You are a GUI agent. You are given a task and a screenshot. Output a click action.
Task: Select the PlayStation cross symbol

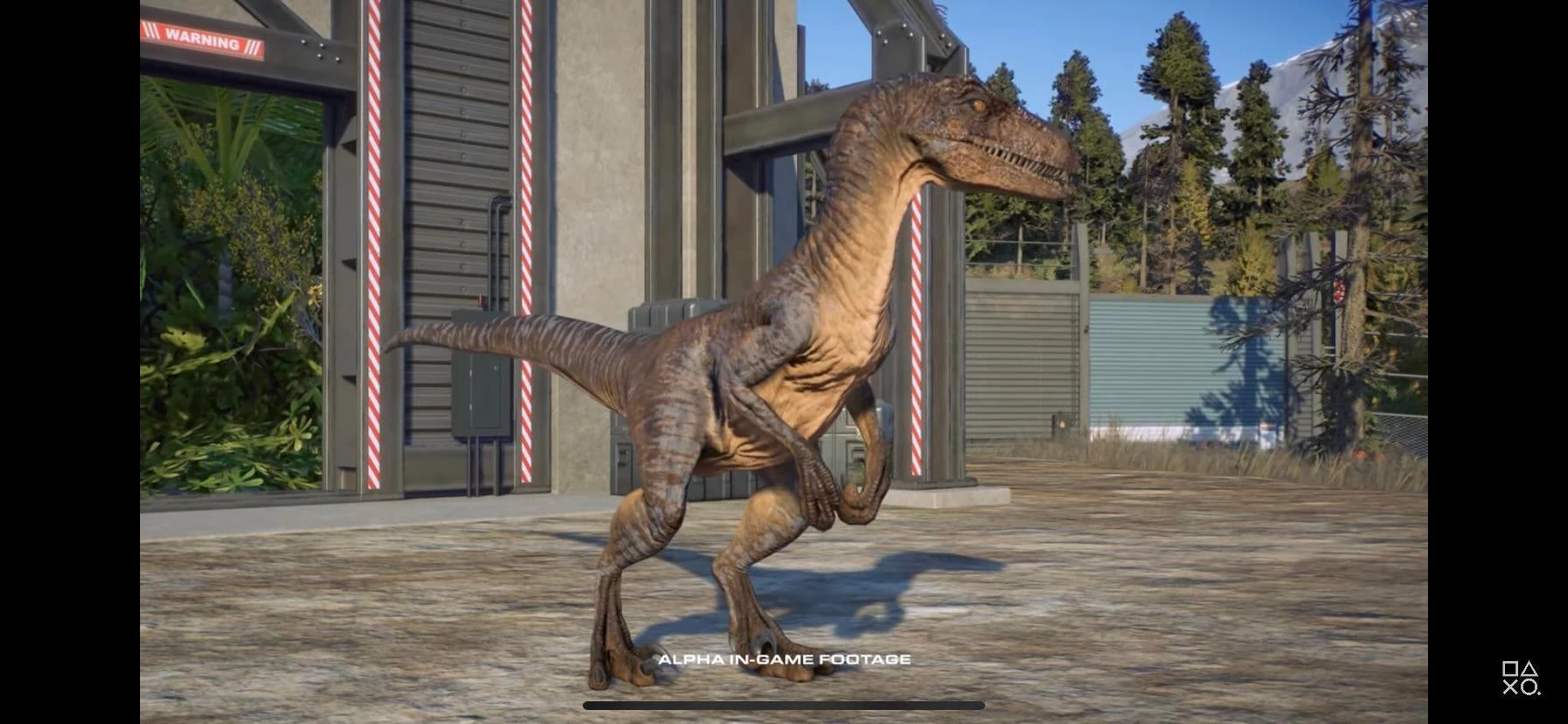[x=1509, y=687]
